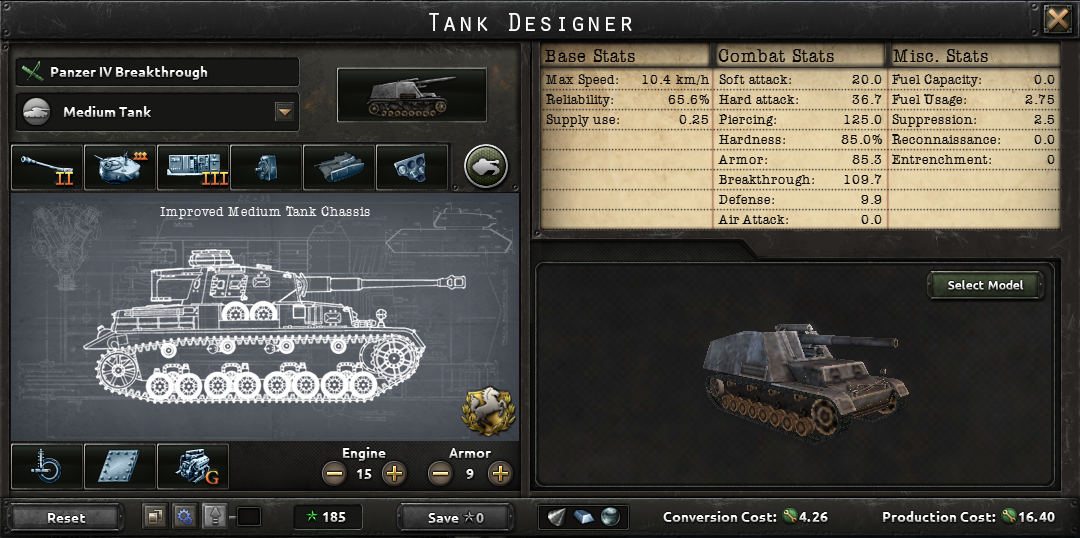Select the suspension module slot

47,467
